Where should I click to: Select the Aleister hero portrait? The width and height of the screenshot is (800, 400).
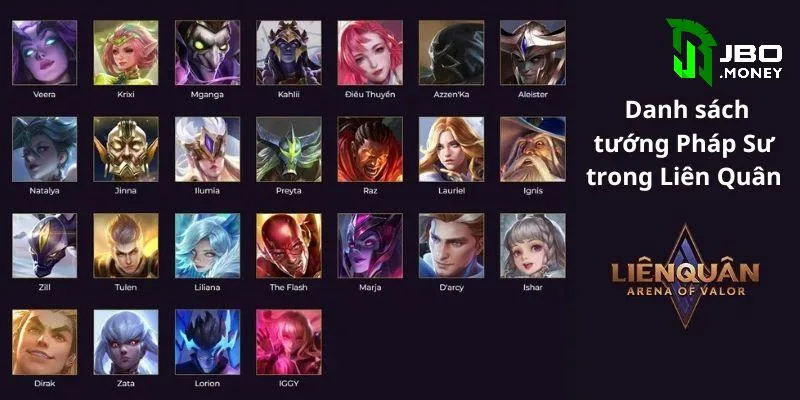(533, 52)
